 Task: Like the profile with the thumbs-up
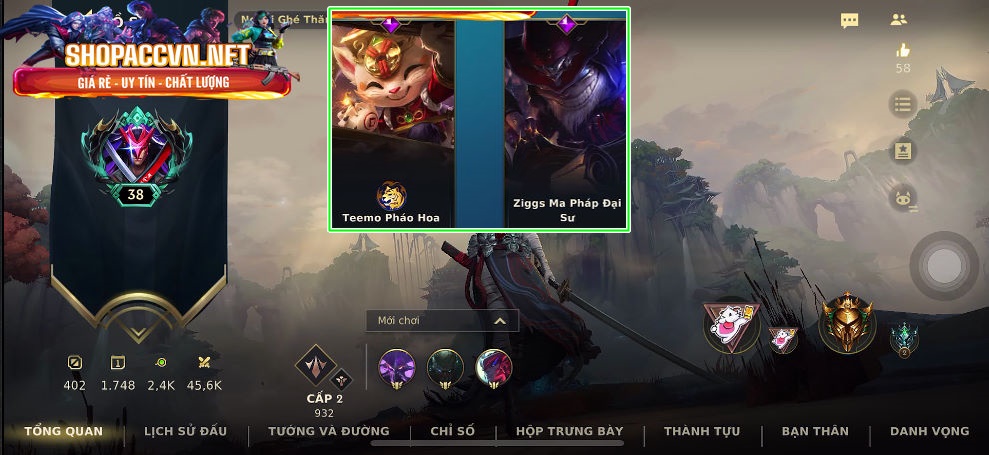903,51
